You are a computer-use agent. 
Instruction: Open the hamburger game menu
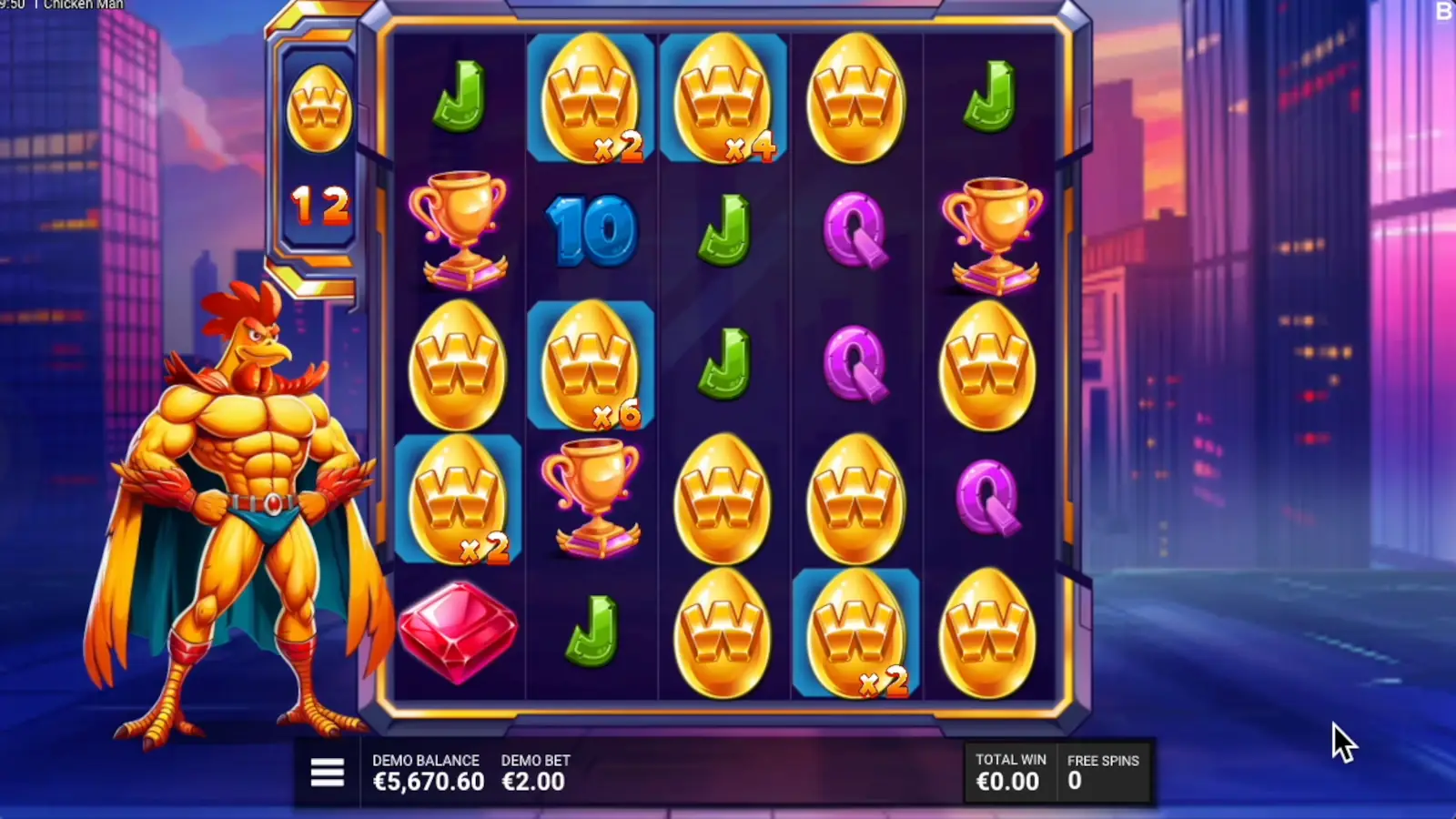click(328, 771)
